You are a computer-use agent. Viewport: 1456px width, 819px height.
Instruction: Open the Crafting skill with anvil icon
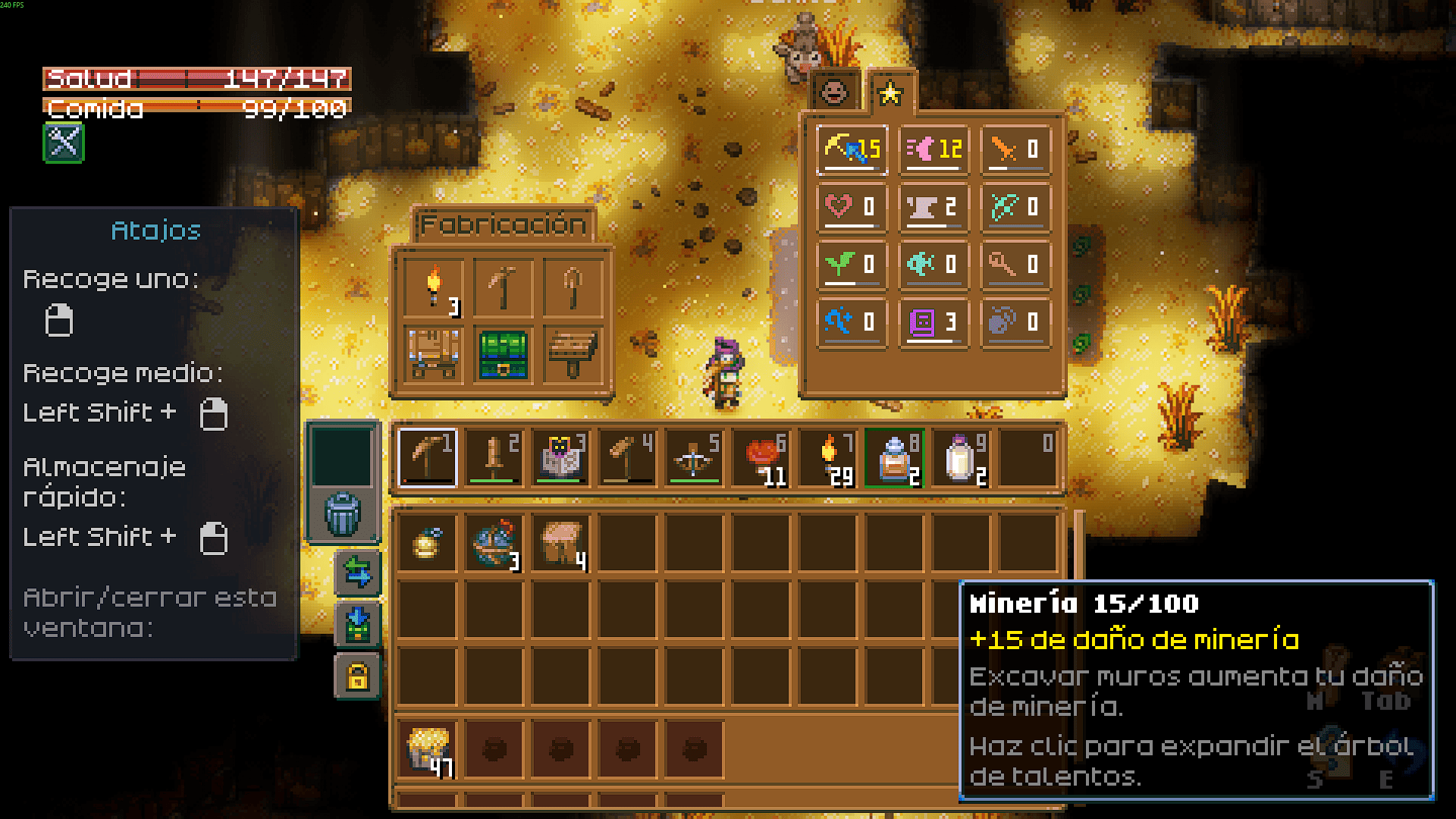coord(934,206)
